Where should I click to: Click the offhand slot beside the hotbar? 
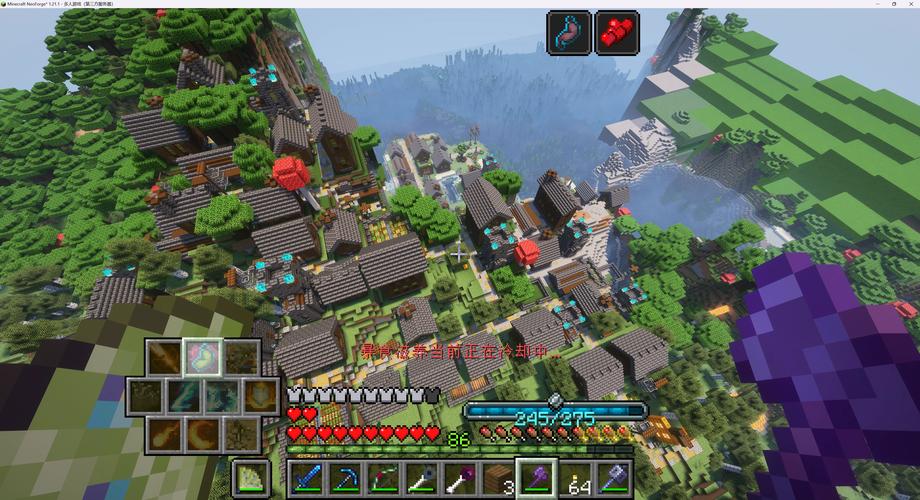point(250,478)
